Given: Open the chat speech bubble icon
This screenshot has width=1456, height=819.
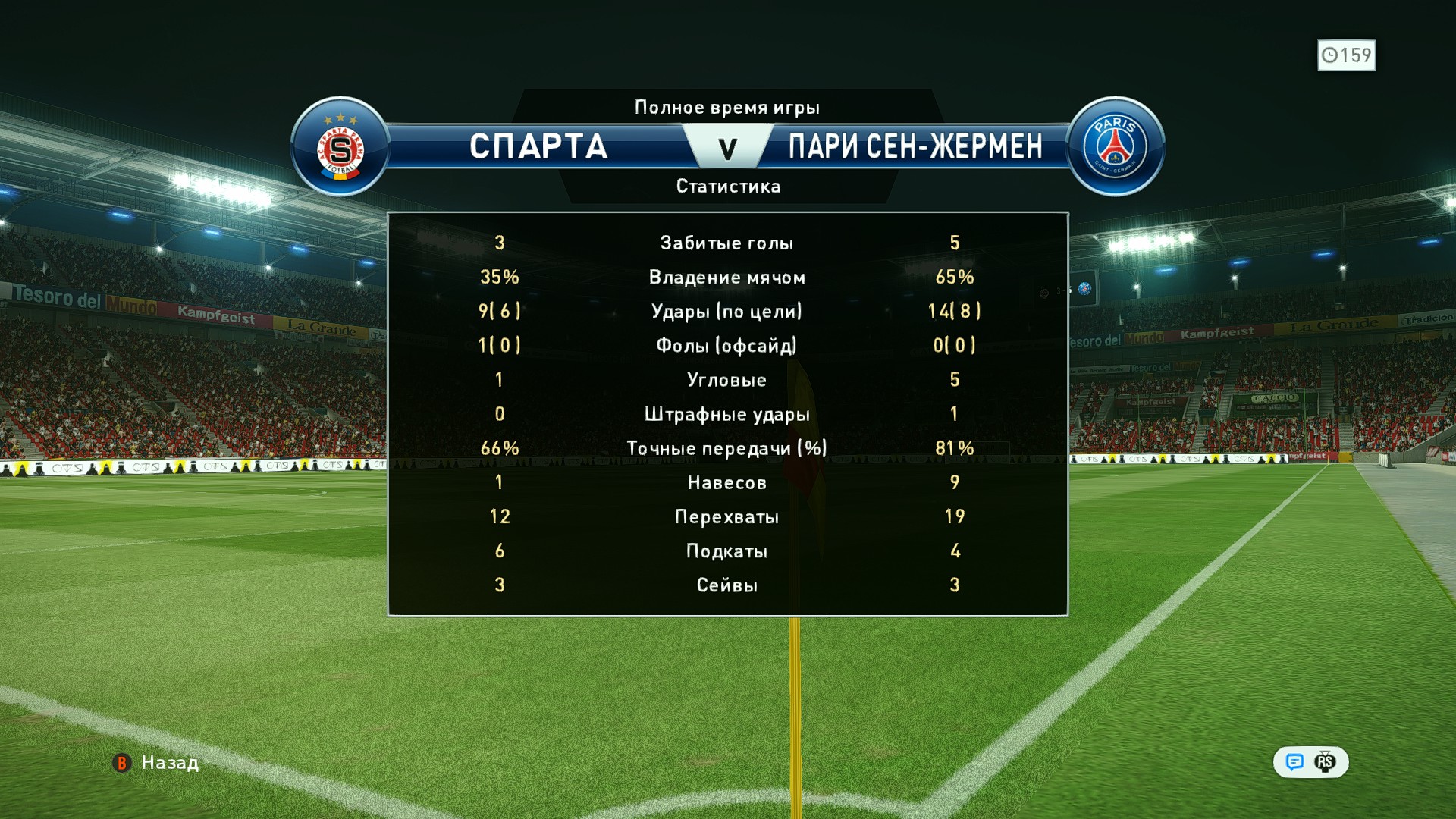Looking at the screenshot, I should tap(1294, 762).
